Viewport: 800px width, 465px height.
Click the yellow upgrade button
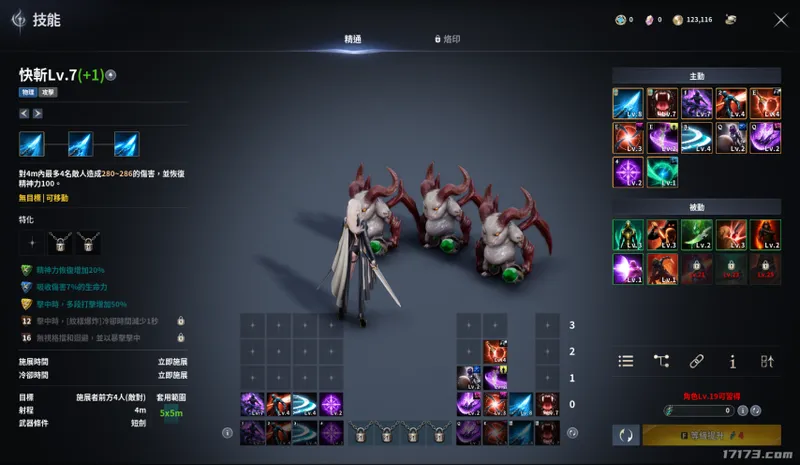pos(711,435)
